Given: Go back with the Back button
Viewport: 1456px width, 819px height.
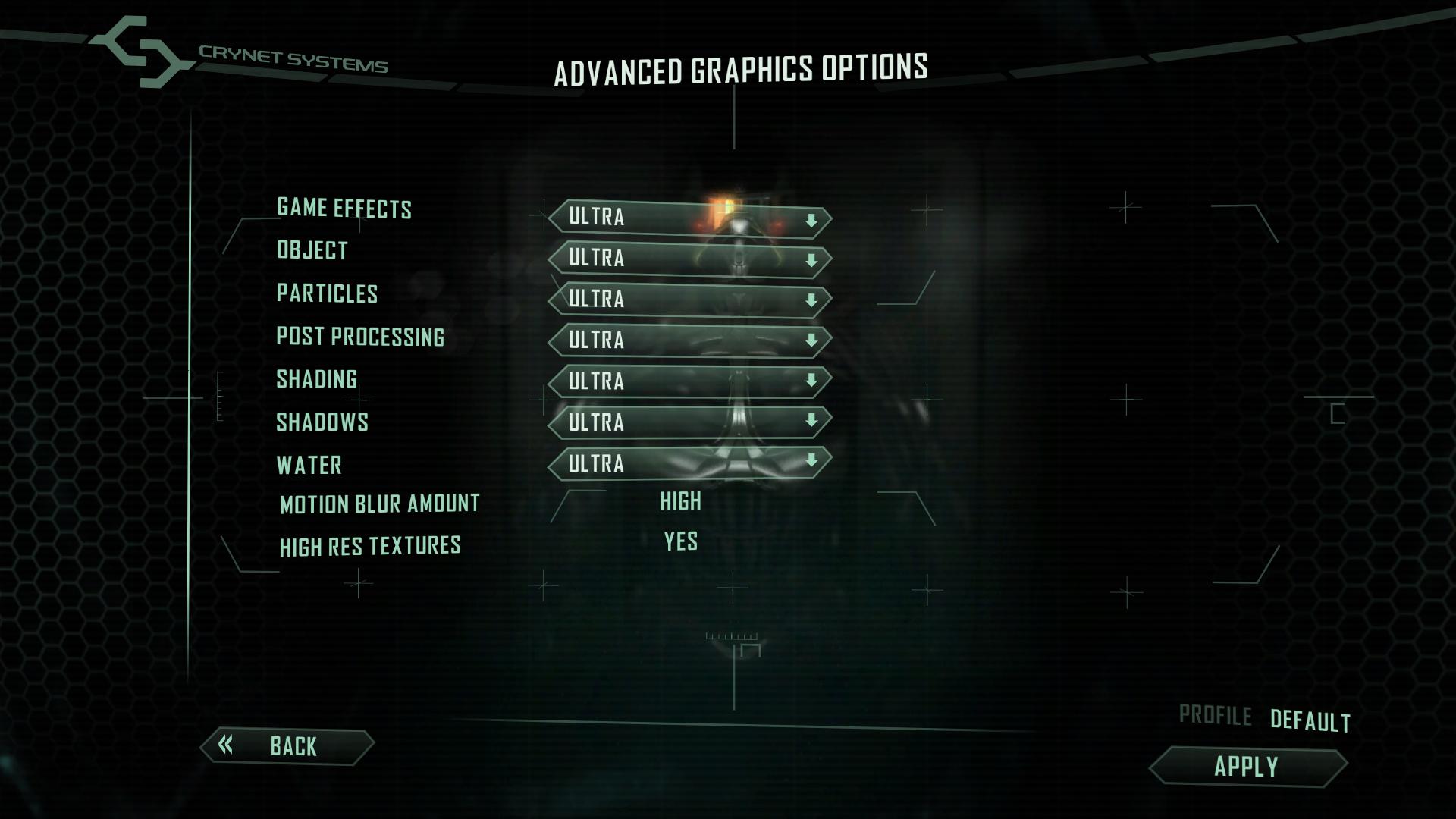Looking at the screenshot, I should [x=287, y=747].
